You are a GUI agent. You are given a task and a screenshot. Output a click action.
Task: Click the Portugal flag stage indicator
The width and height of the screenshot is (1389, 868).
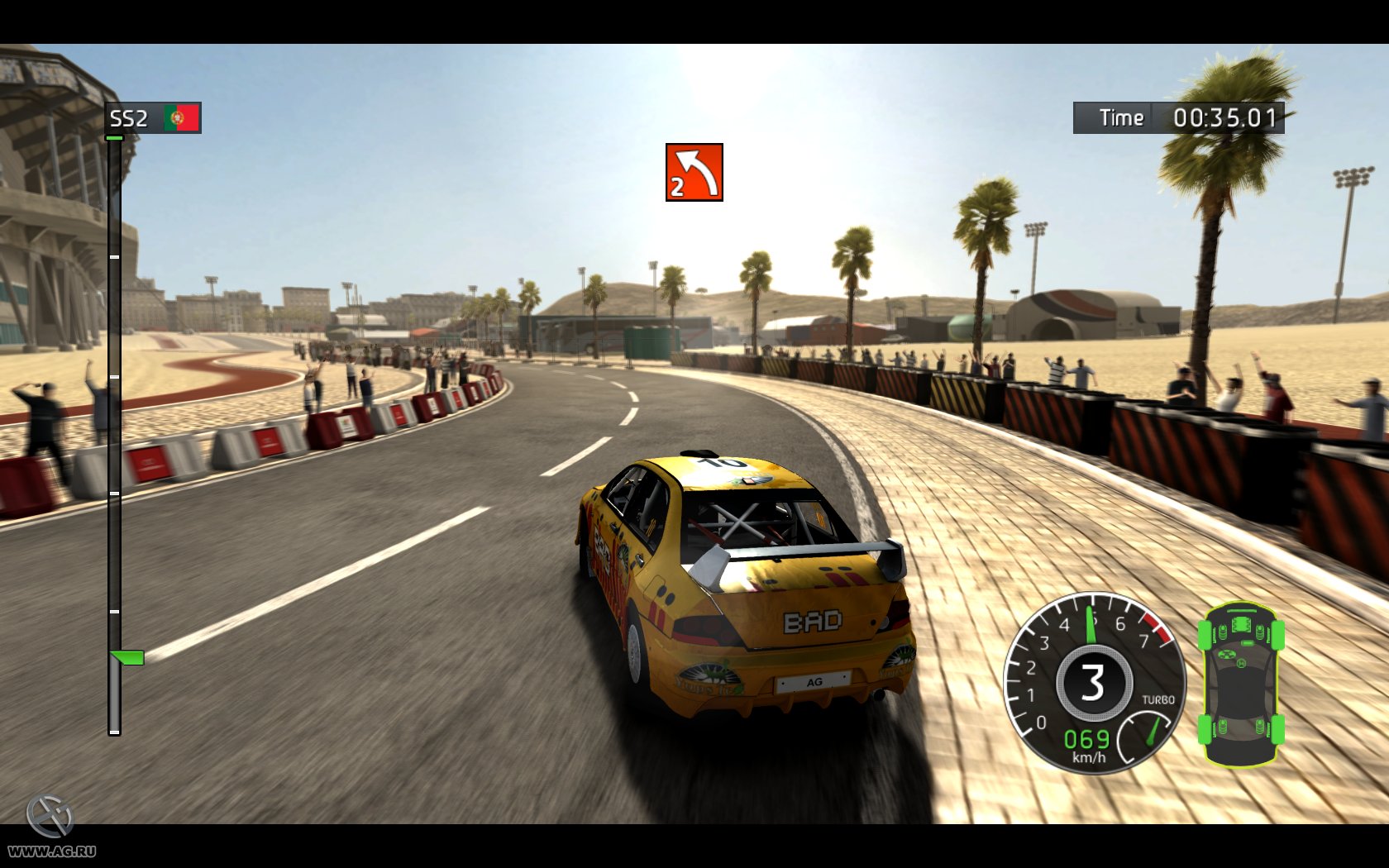(x=181, y=118)
